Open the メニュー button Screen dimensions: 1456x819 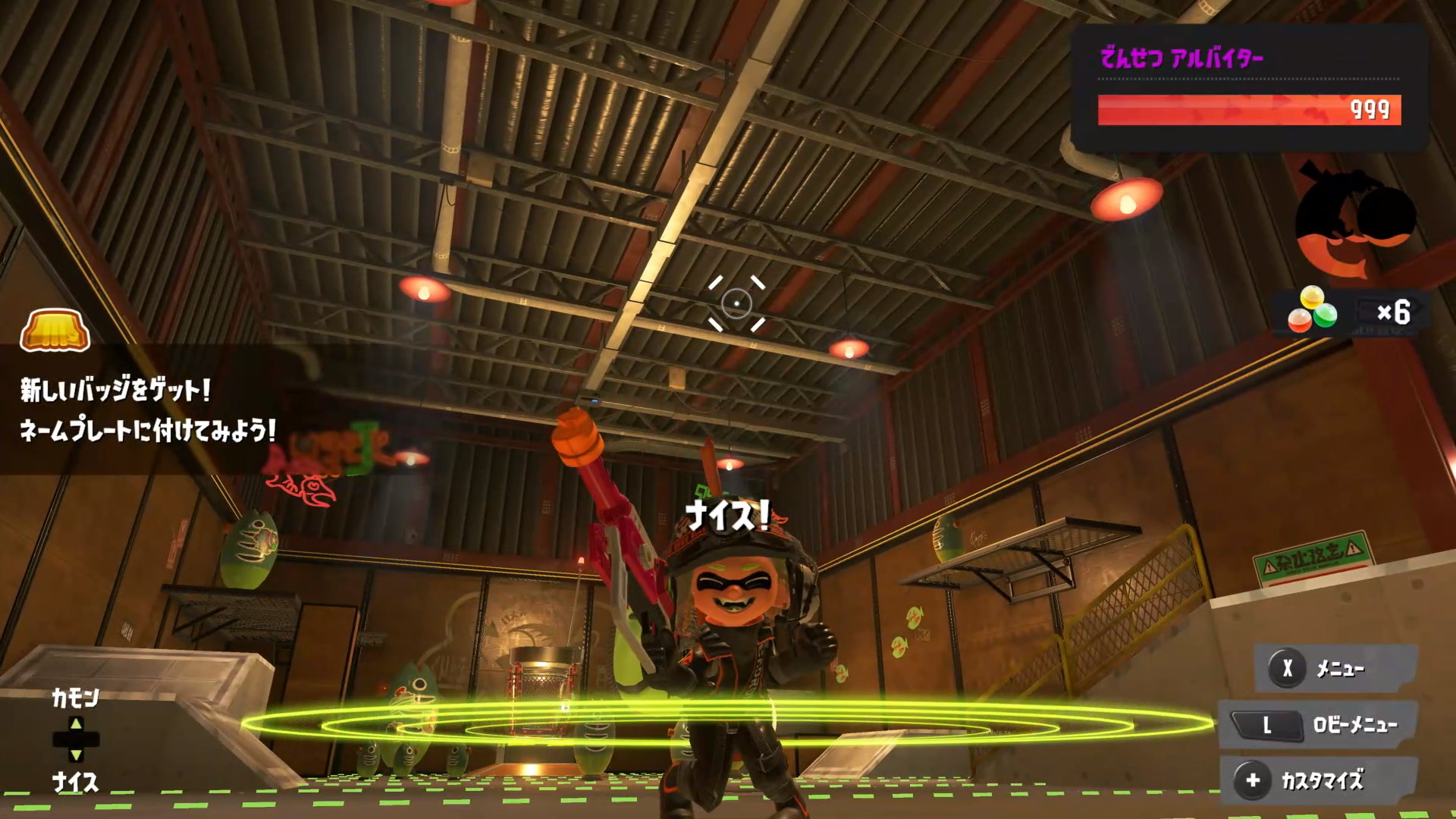(x=1336, y=668)
